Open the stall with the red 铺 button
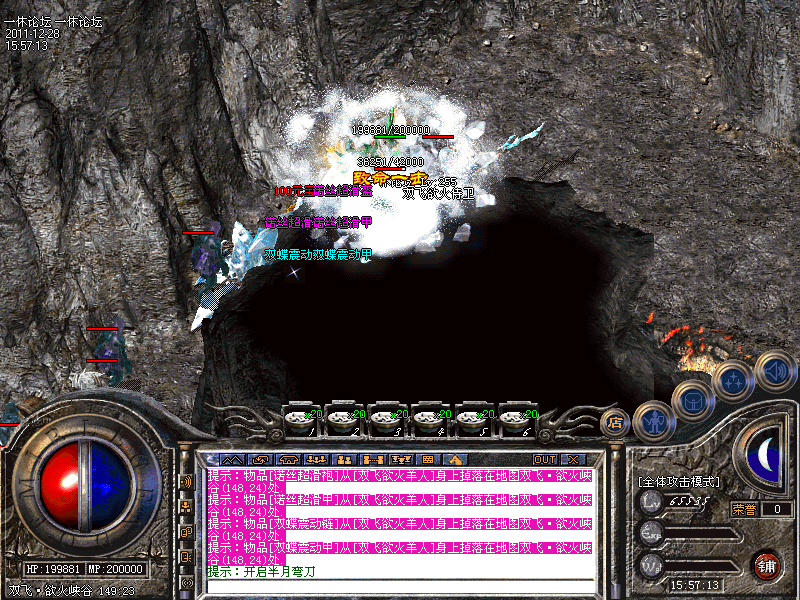 tap(766, 564)
